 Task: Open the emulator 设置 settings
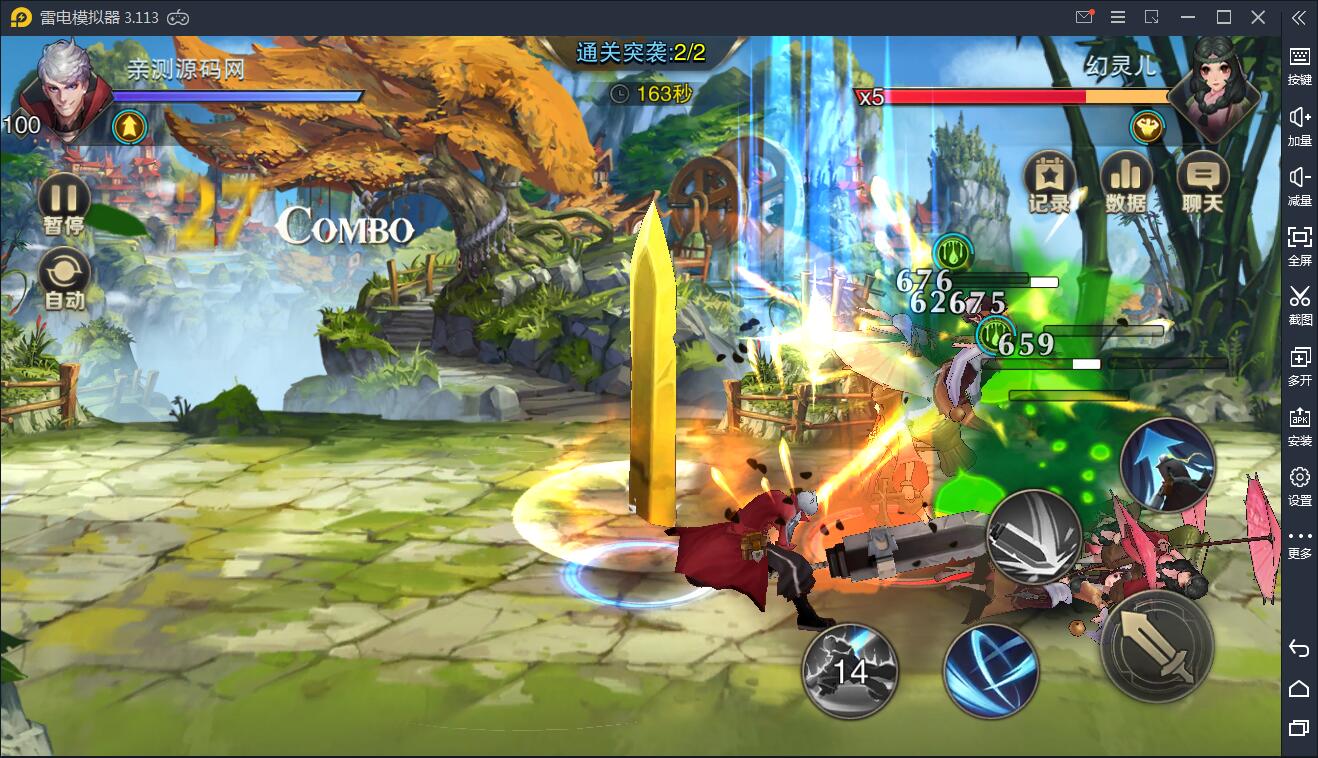pyautogui.click(x=1299, y=485)
